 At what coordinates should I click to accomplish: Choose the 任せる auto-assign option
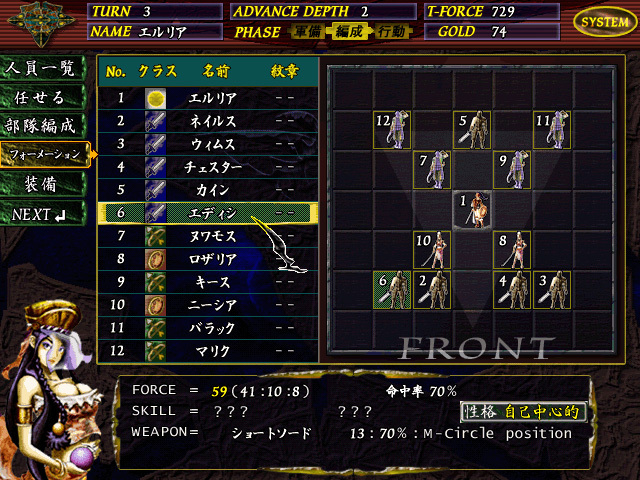pos(41,98)
